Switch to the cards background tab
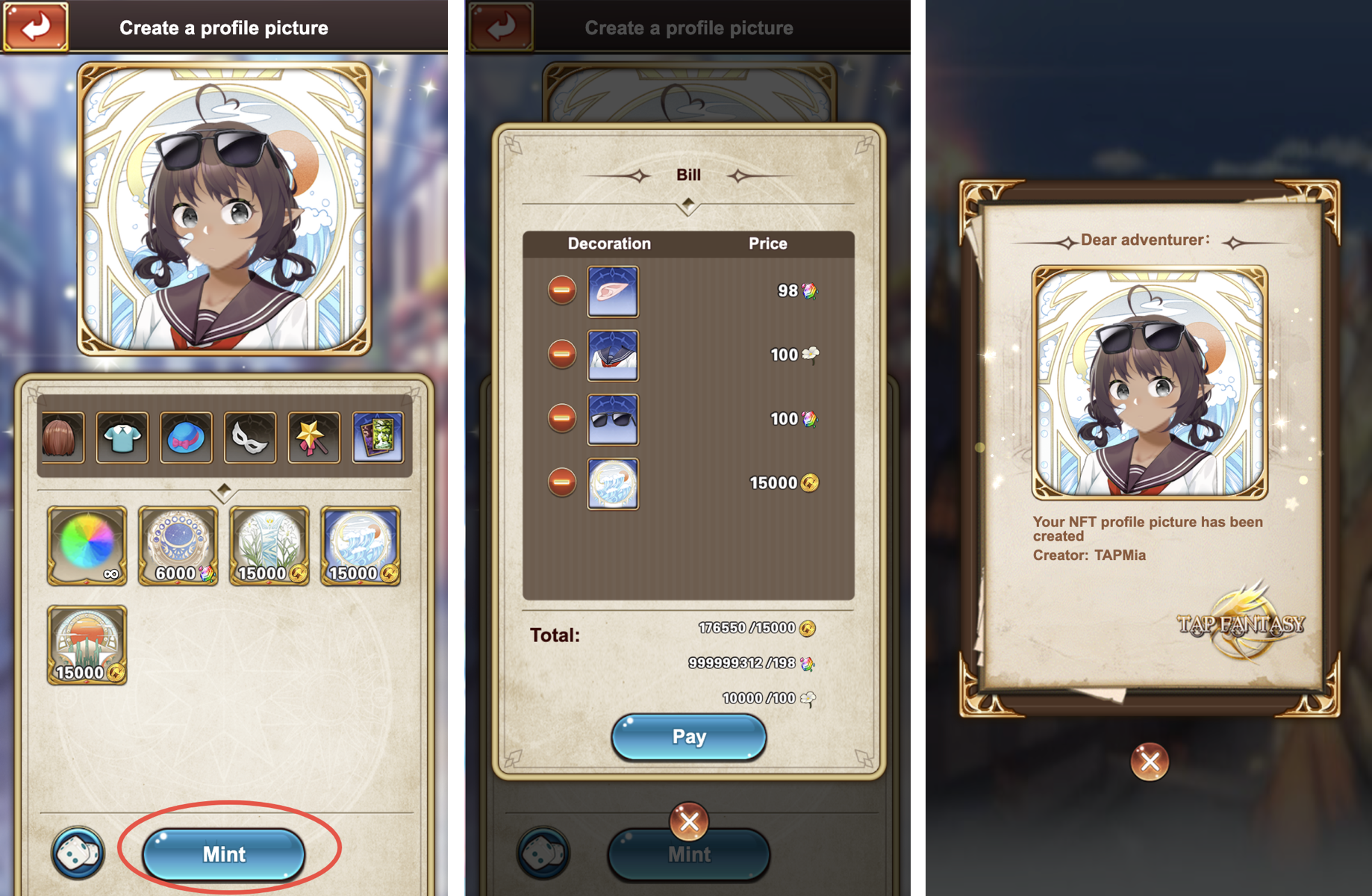The height and width of the screenshot is (896, 1372). [x=378, y=437]
